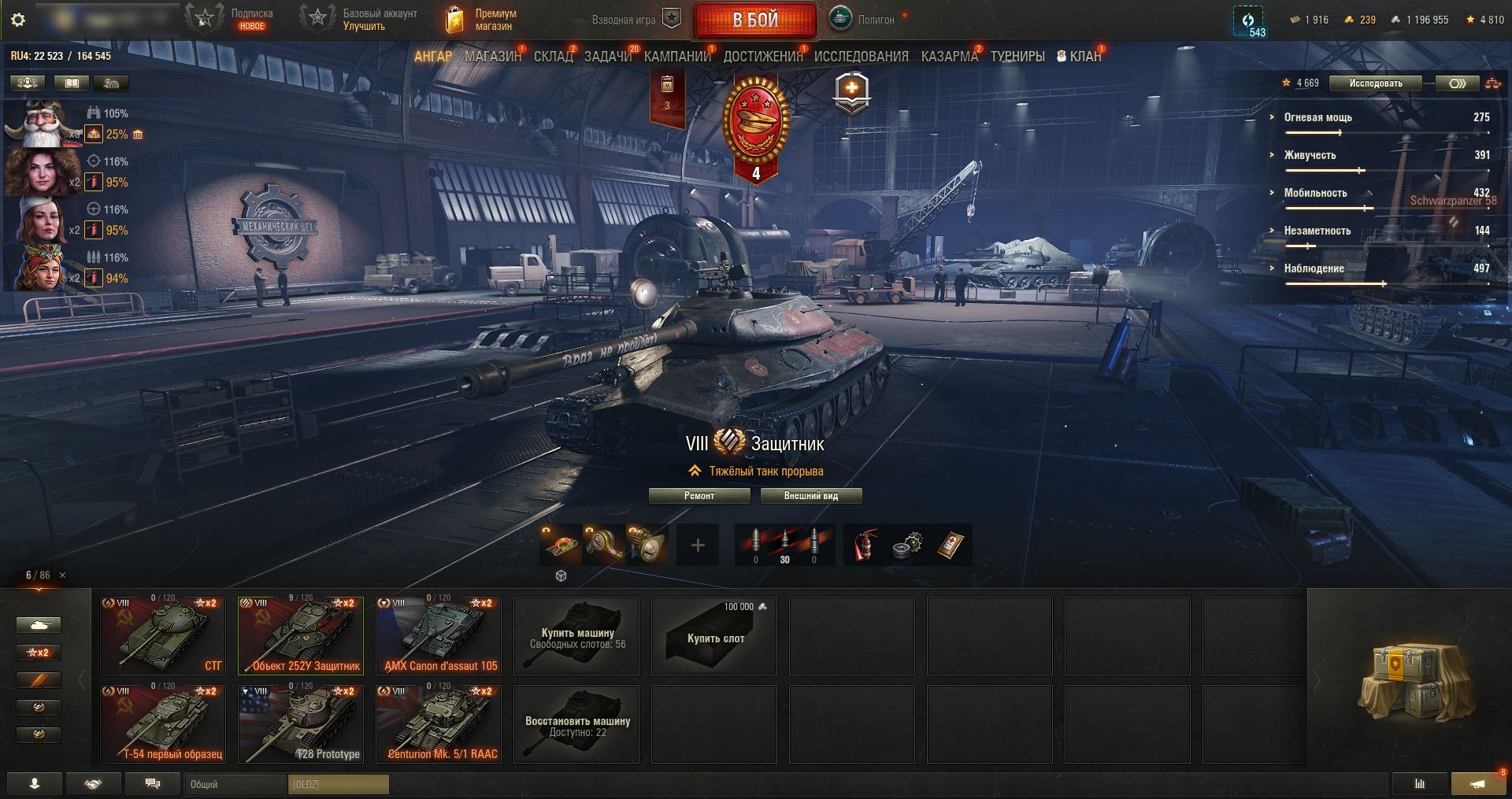The width and height of the screenshot is (1512, 799).
Task: Select the СТГ tank in carousel
Action: tap(163, 635)
